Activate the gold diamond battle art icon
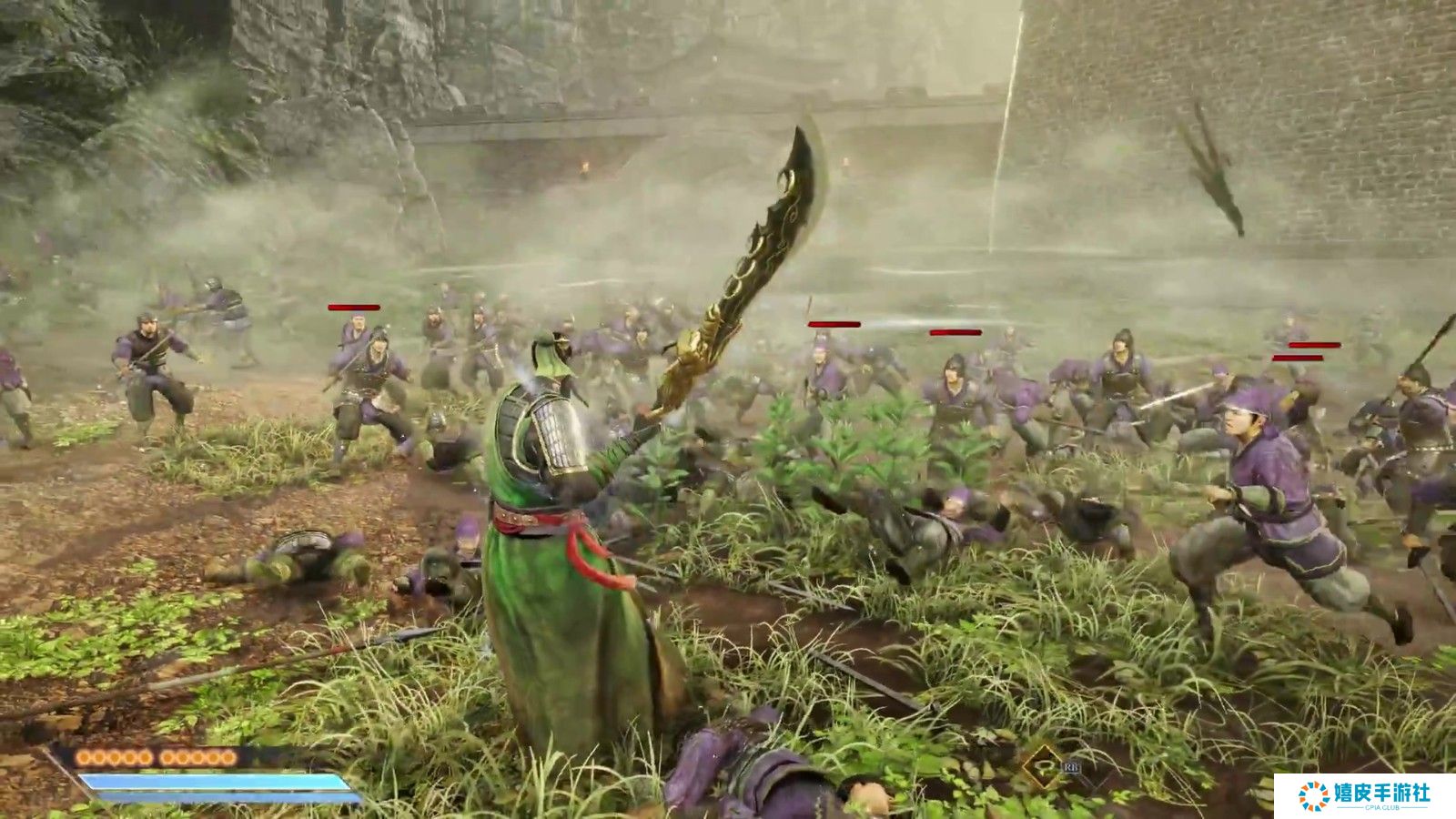Image resolution: width=1456 pixels, height=819 pixels. (x=1041, y=766)
